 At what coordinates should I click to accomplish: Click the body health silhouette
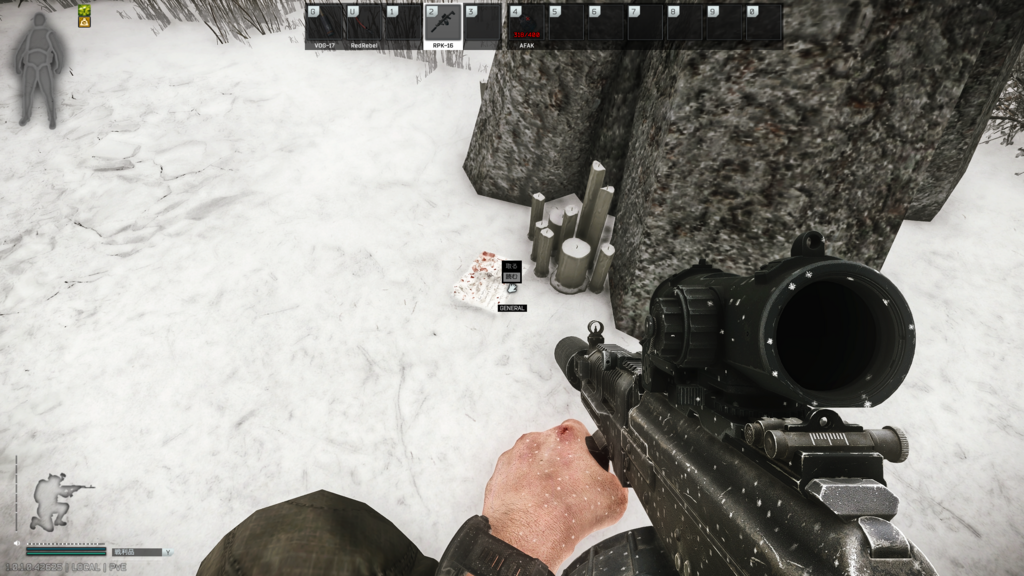point(39,70)
